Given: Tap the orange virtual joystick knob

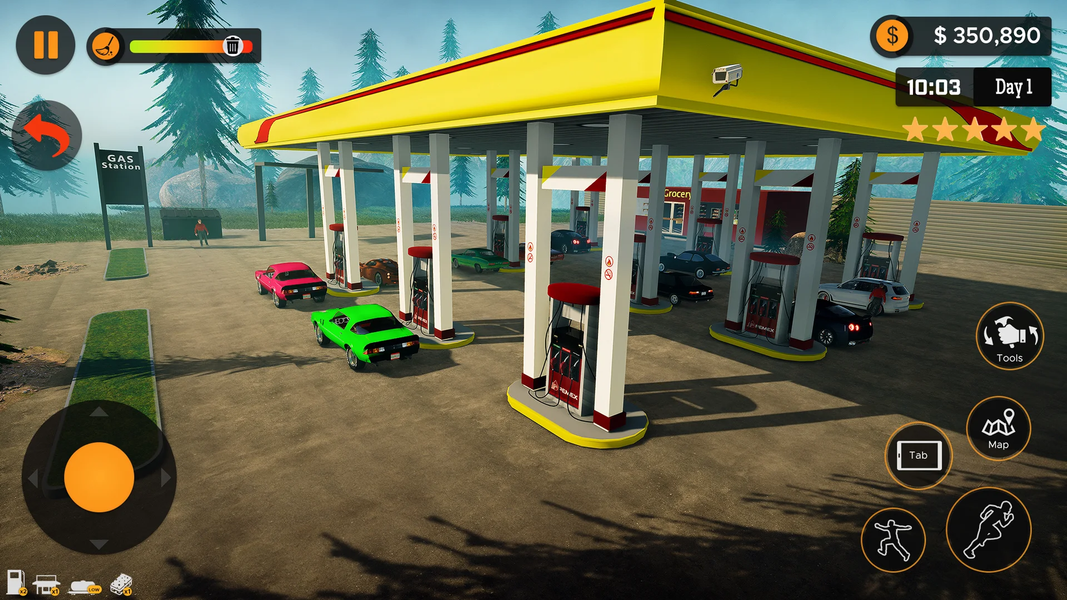Looking at the screenshot, I should (99, 477).
